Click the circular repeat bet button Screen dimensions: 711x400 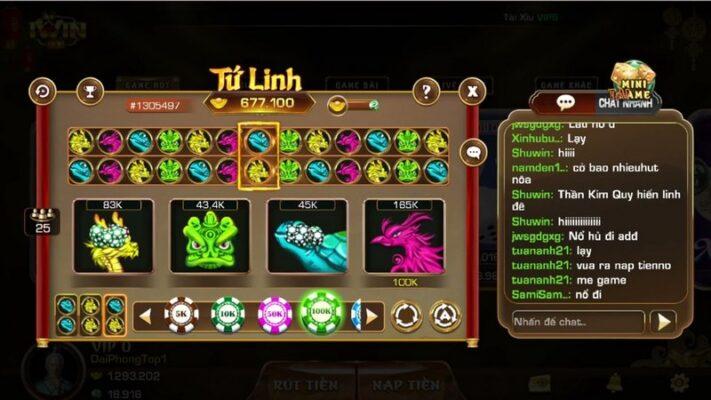tap(406, 316)
